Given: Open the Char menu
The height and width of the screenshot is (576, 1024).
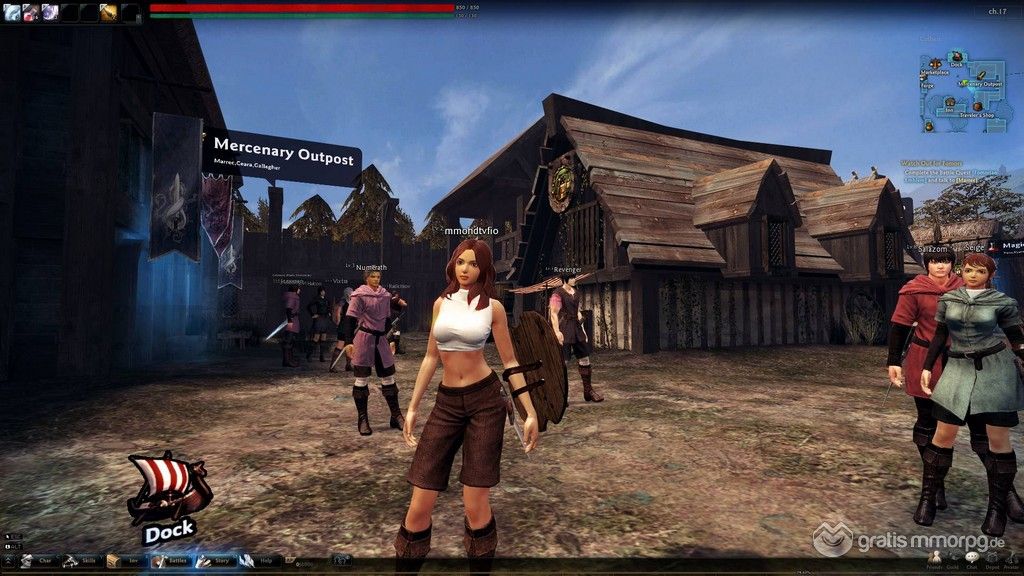Looking at the screenshot, I should 38,561.
